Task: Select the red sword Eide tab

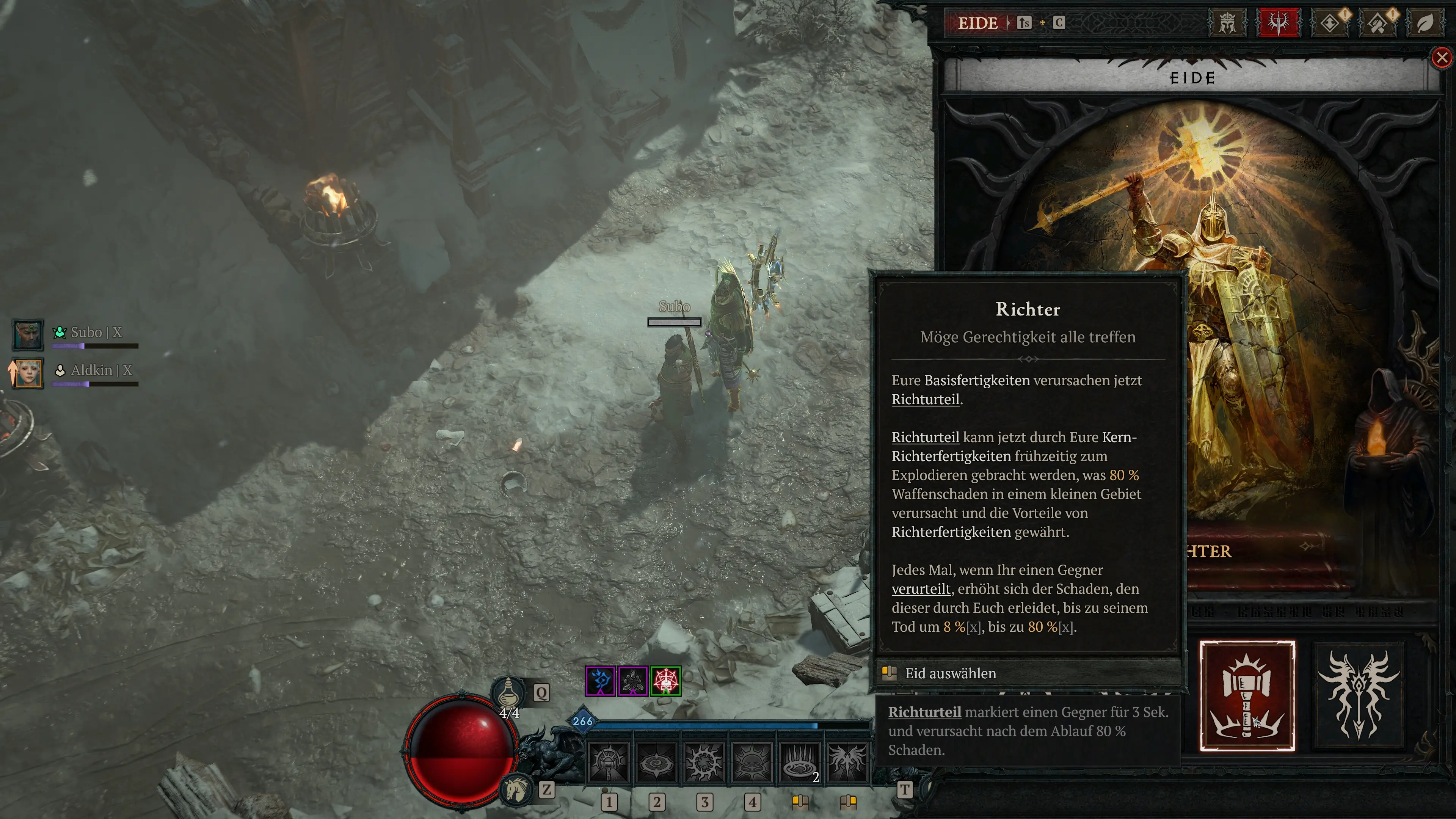Action: [1277, 23]
